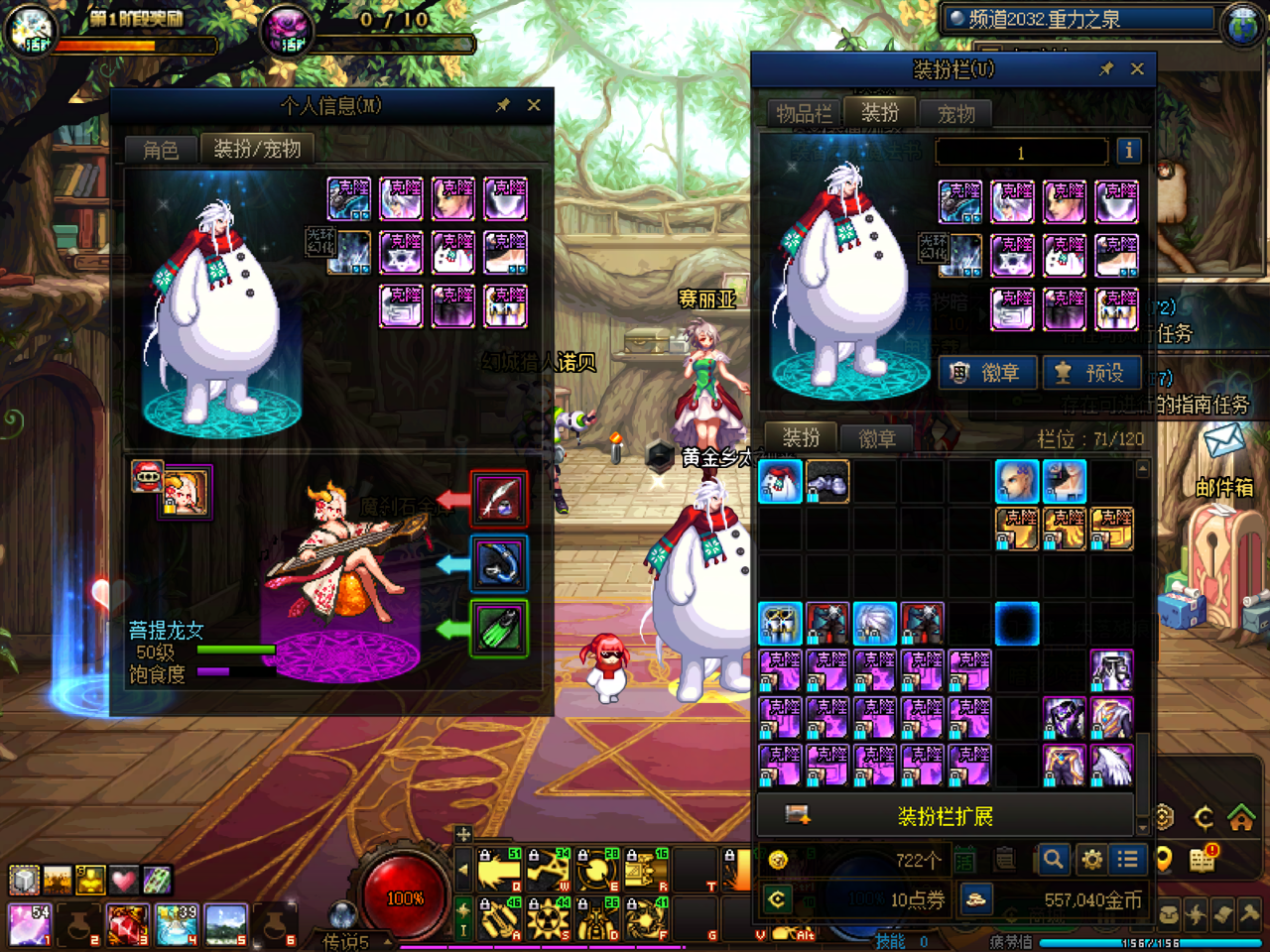Screen dimensions: 1270x952
Task: Select the green pet fin equipment slot
Action: (x=498, y=629)
